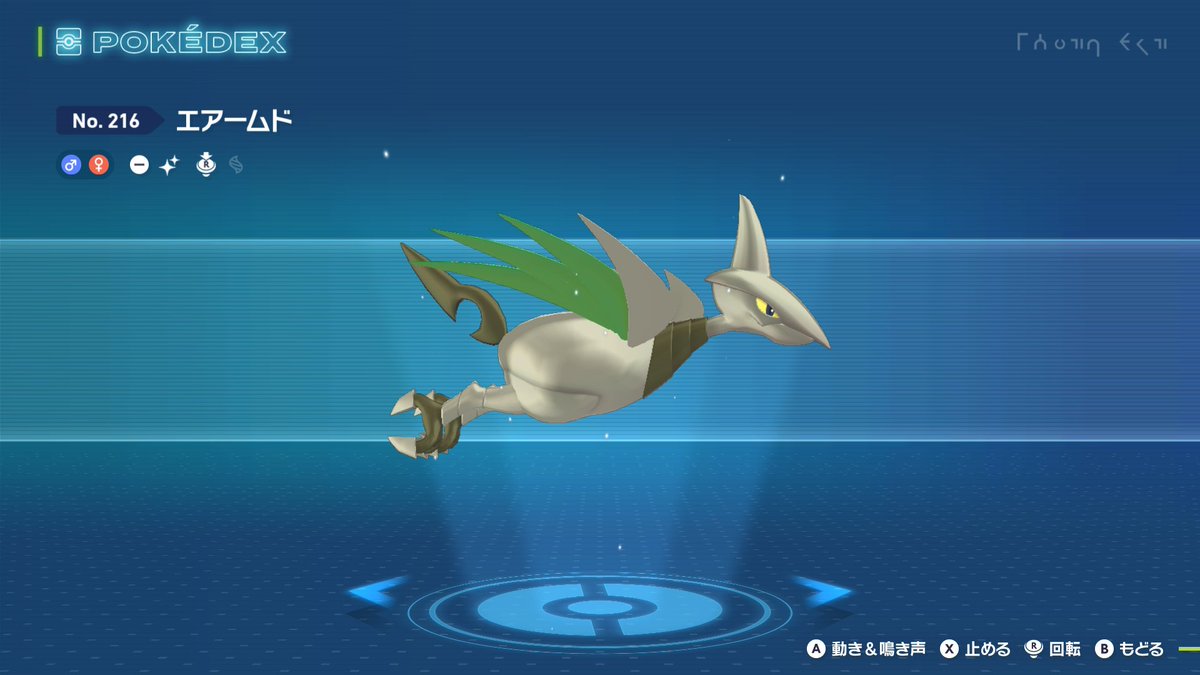
Task: Go to previous Pokémon with left arrow
Action: (376, 592)
